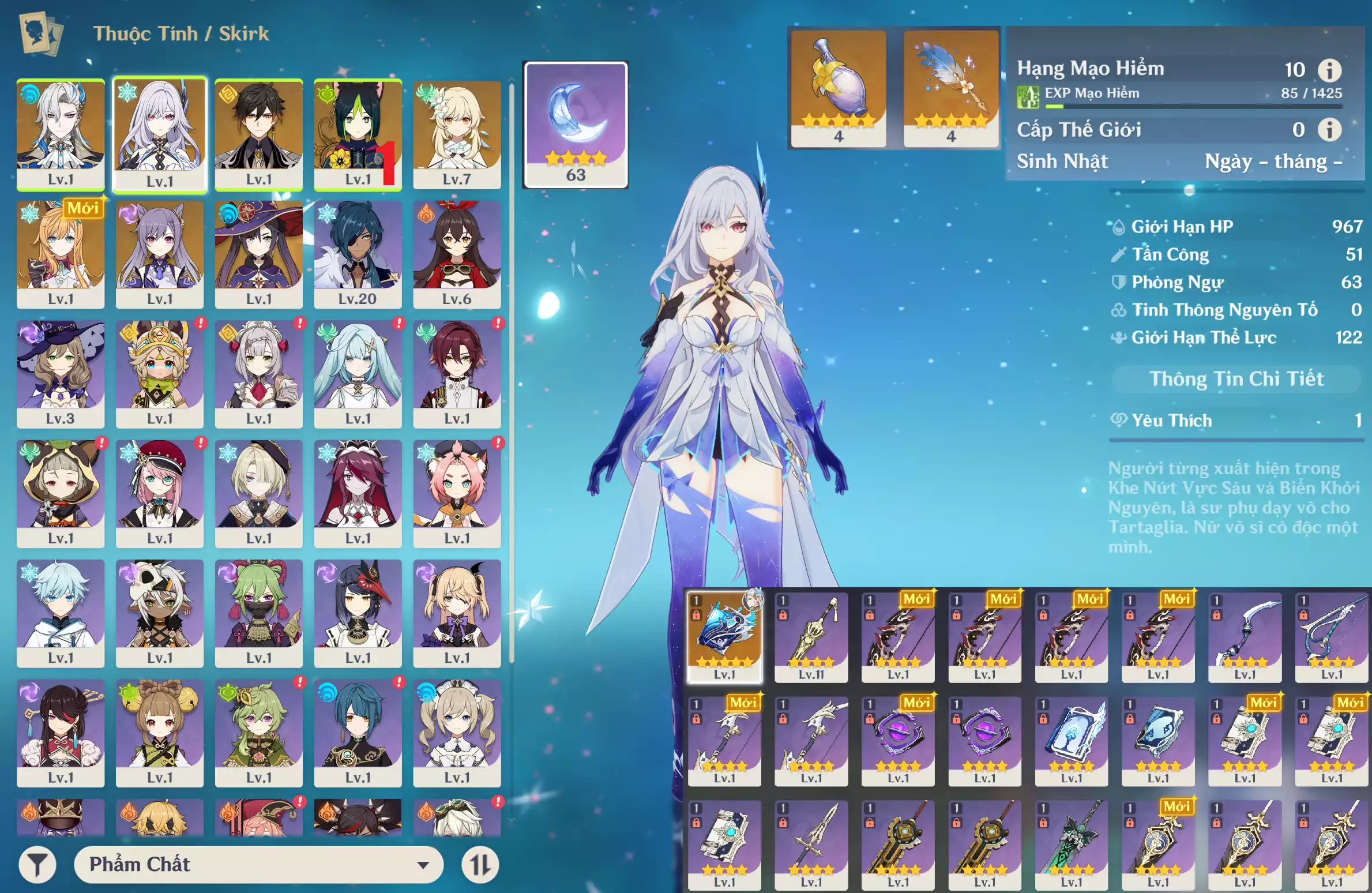This screenshot has width=1372, height=893.
Task: Open the Phẩm Chất sort dropdown
Action: click(x=259, y=864)
